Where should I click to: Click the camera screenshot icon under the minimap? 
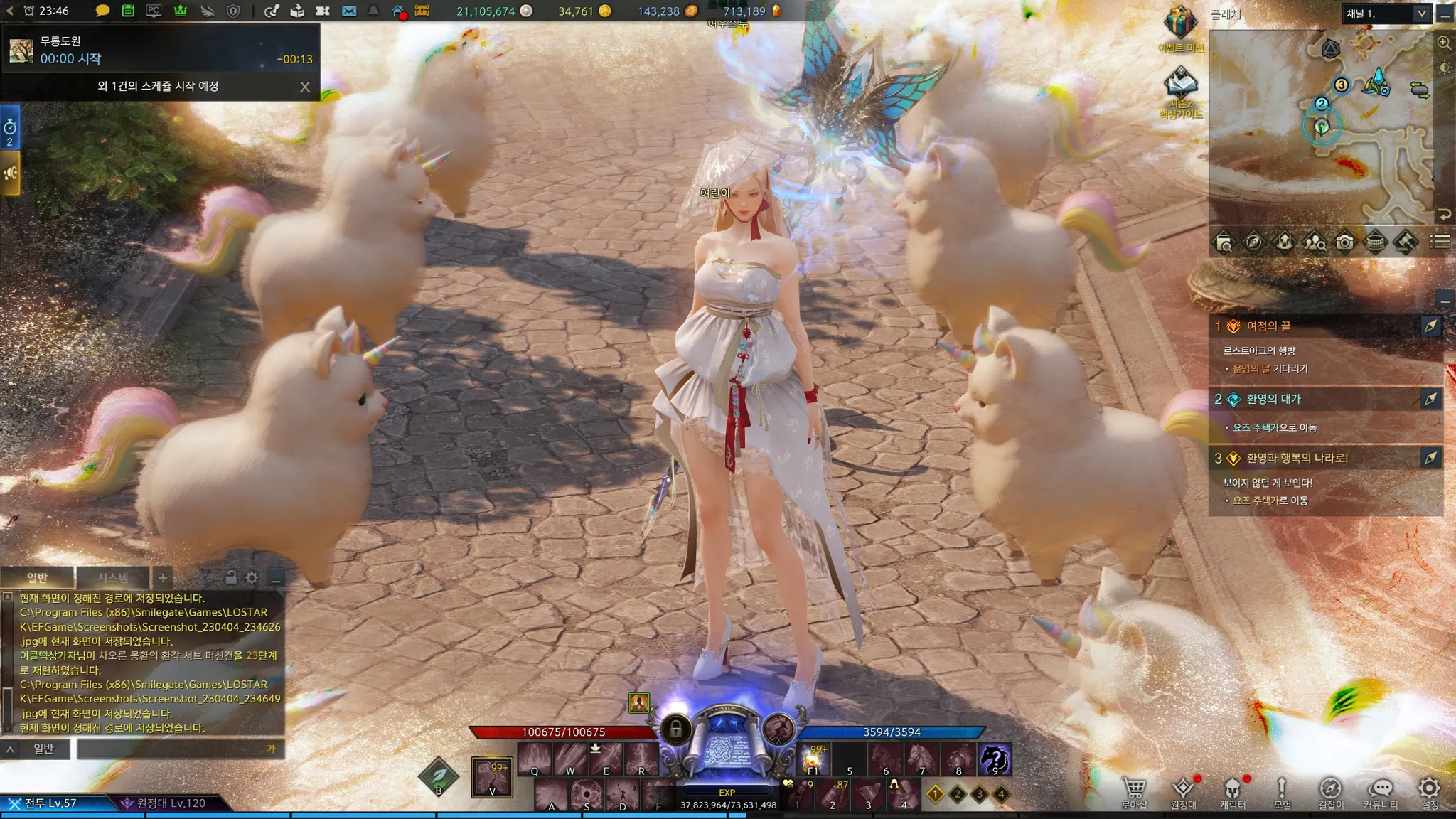pos(1344,242)
